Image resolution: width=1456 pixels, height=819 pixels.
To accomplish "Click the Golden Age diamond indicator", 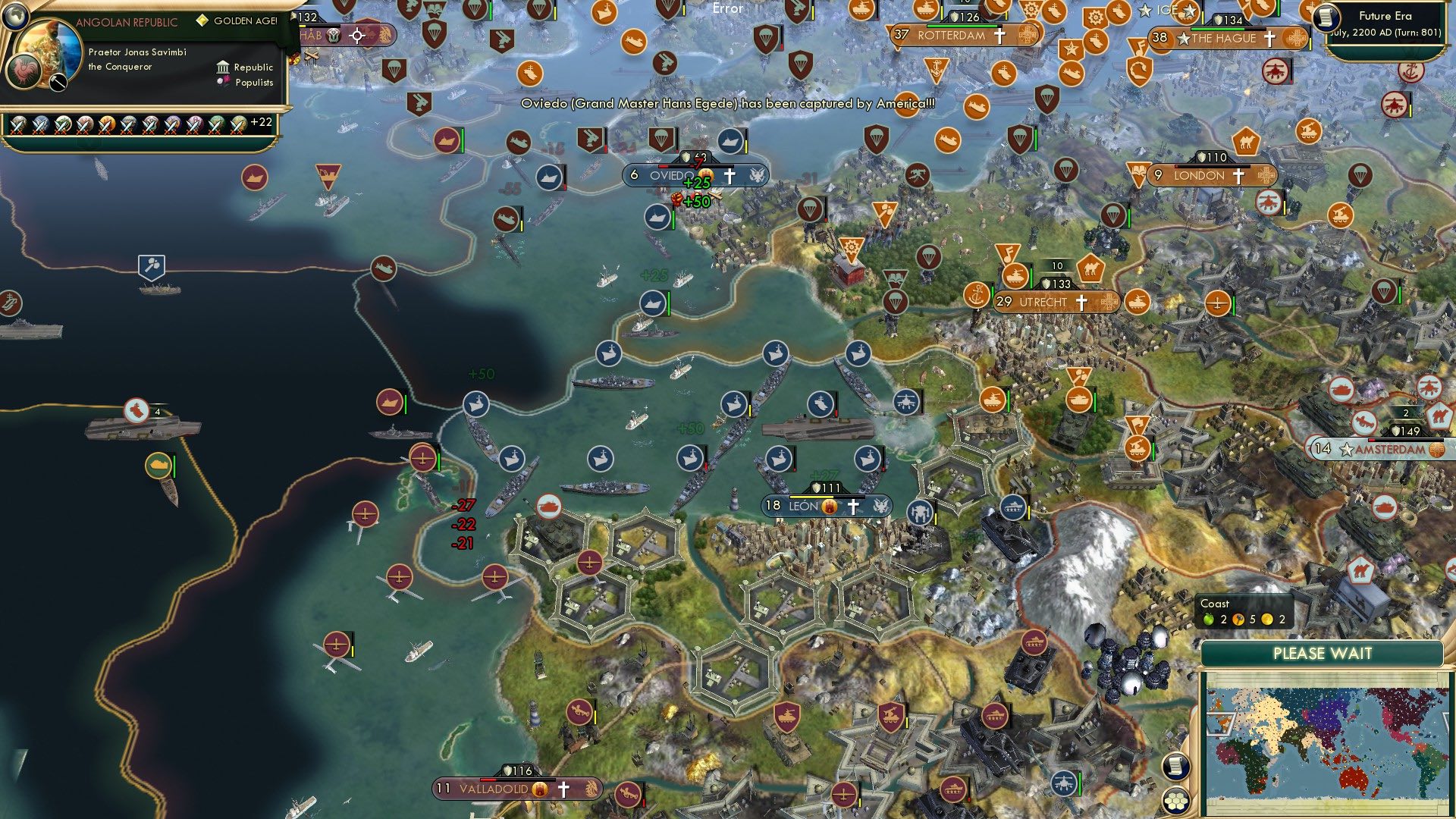I will coord(203,20).
